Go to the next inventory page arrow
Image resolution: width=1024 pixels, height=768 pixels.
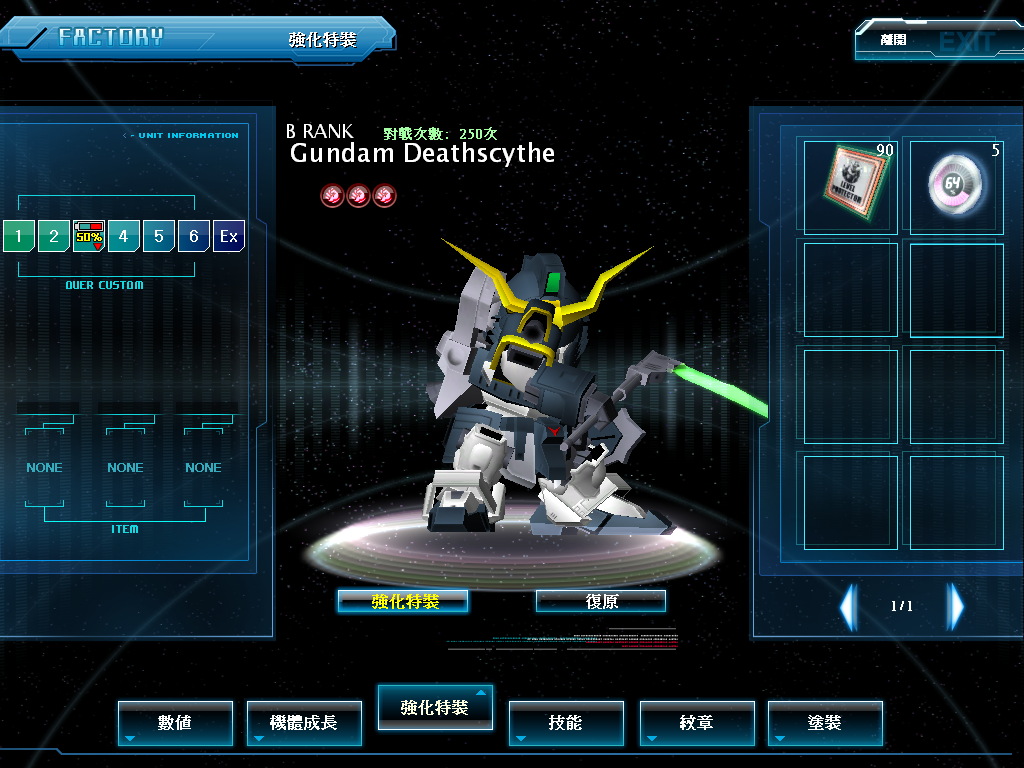957,606
